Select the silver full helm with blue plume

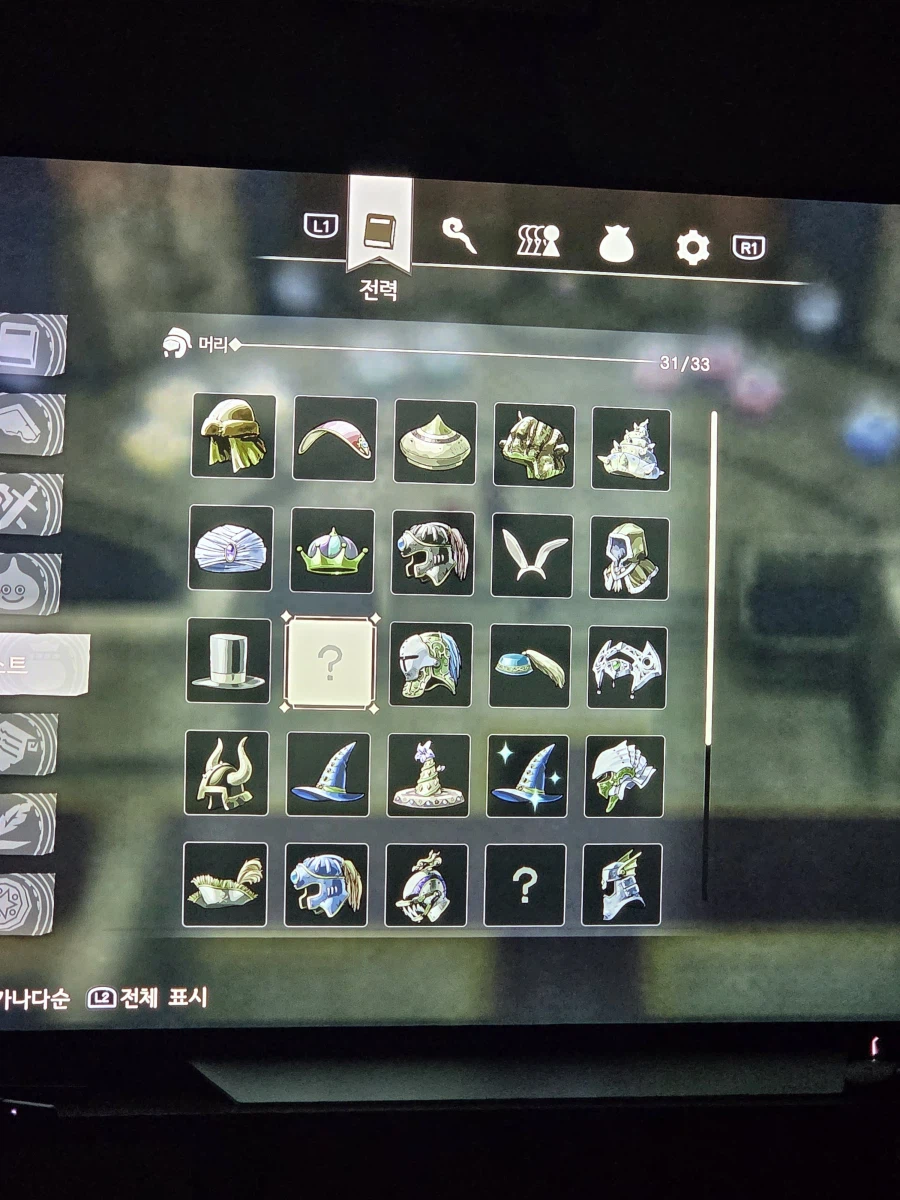[430, 664]
